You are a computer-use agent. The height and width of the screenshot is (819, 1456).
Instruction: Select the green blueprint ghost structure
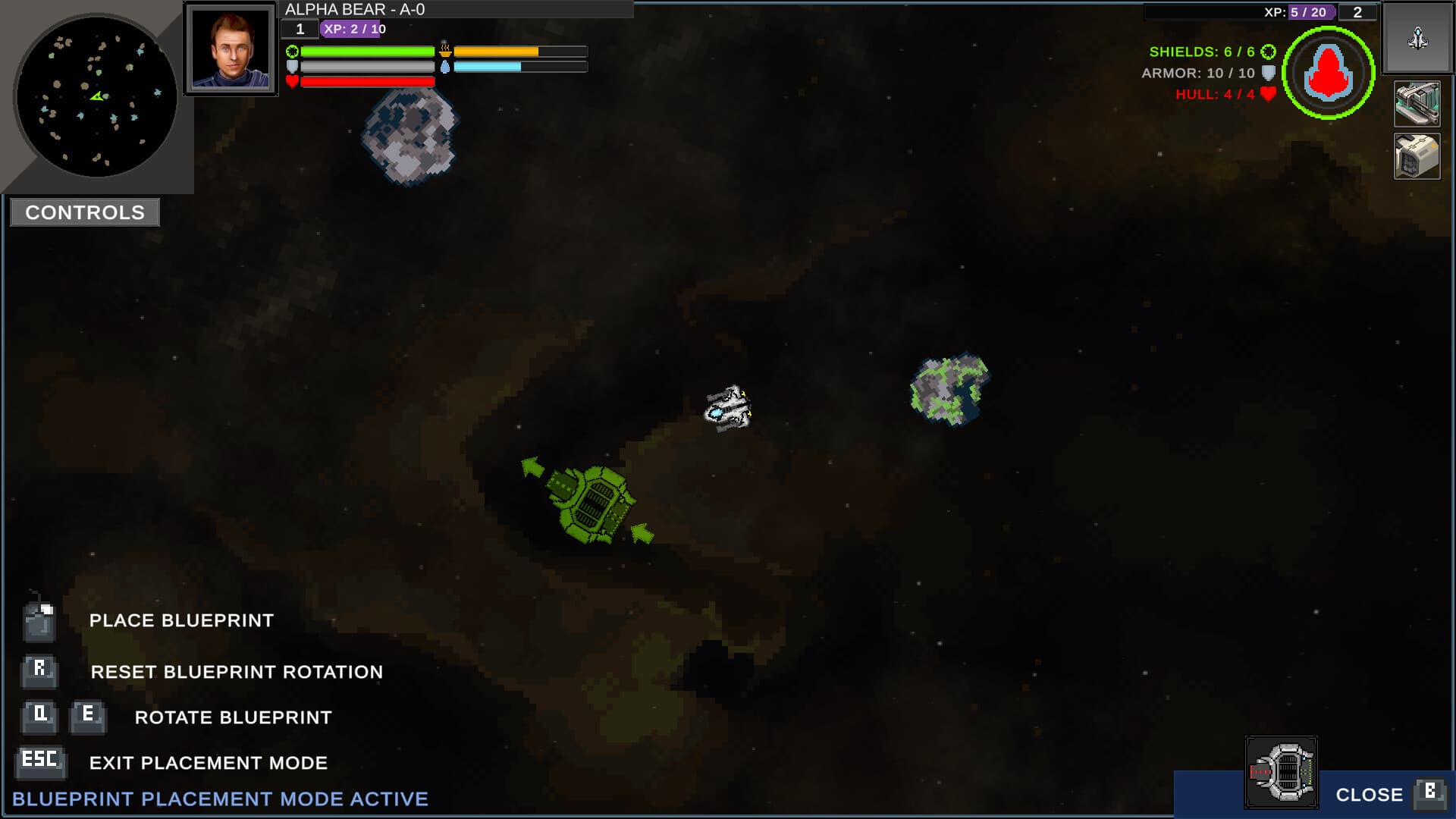(591, 504)
